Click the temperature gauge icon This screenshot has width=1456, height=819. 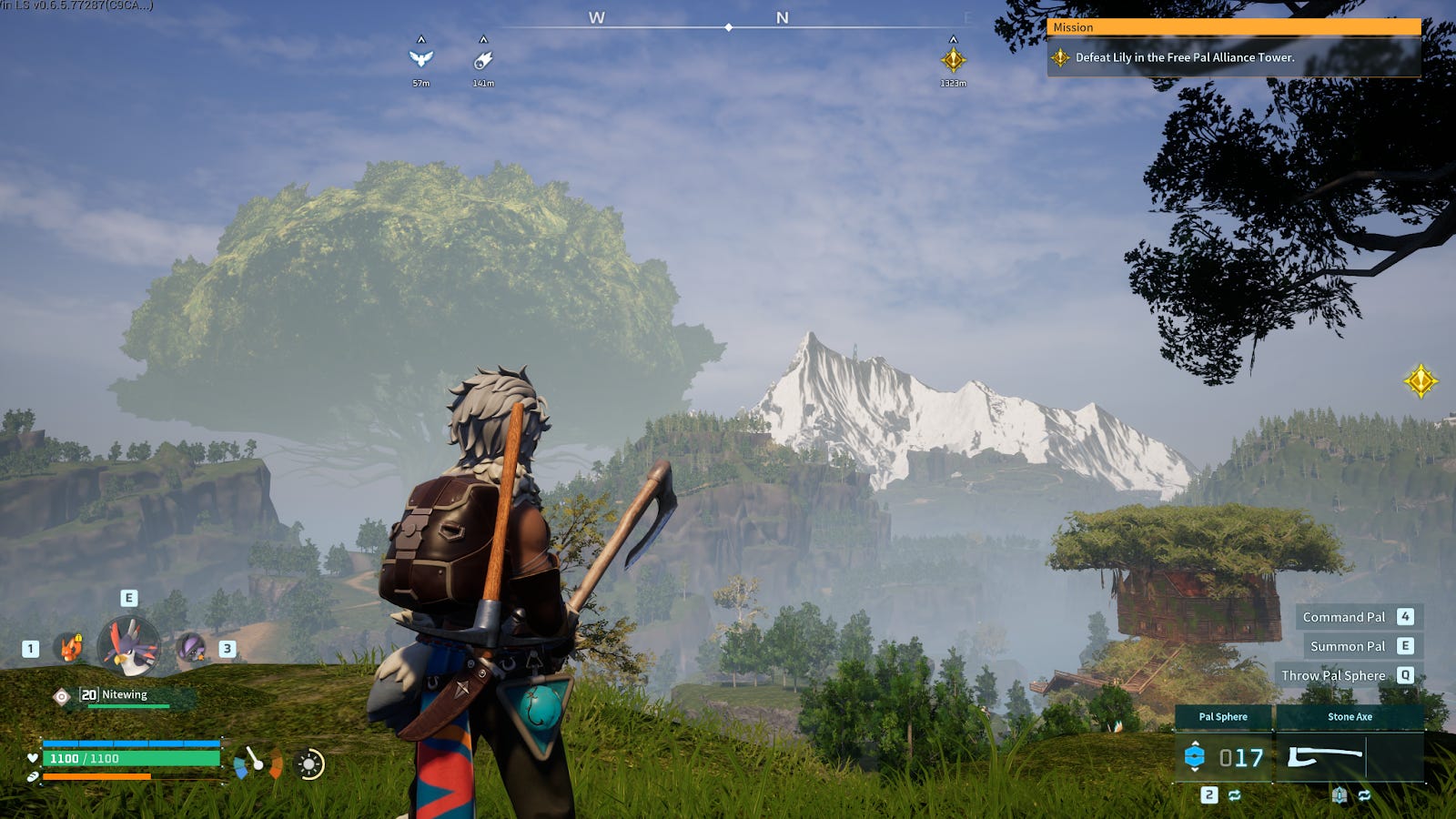click(258, 763)
